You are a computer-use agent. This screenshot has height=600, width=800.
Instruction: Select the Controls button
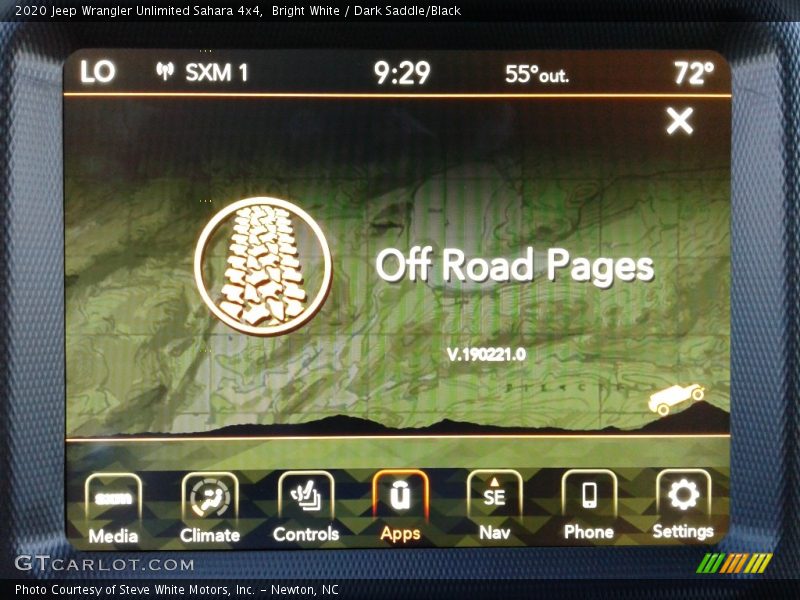306,508
